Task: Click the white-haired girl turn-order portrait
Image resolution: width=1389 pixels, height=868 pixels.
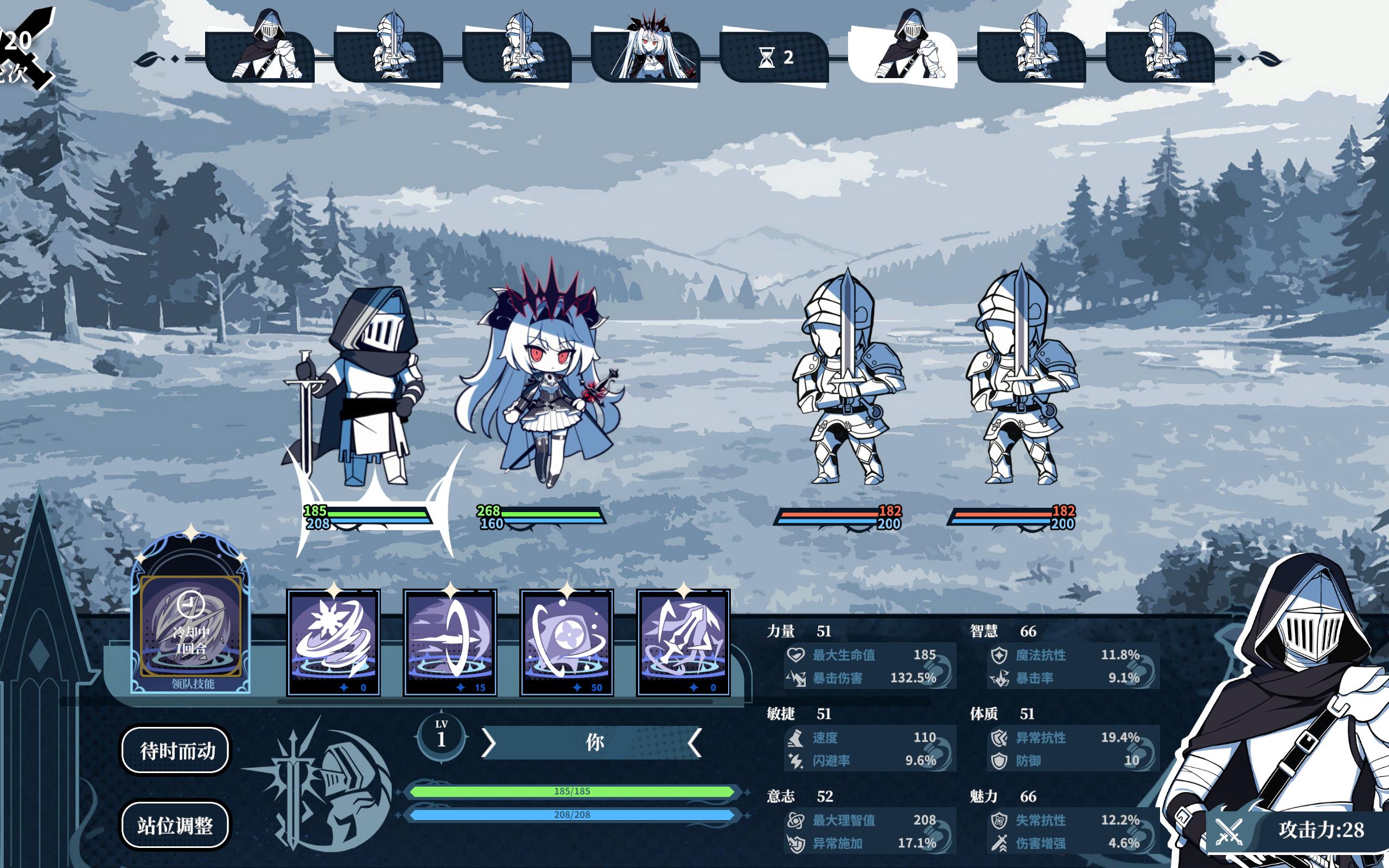Action: tap(646, 56)
